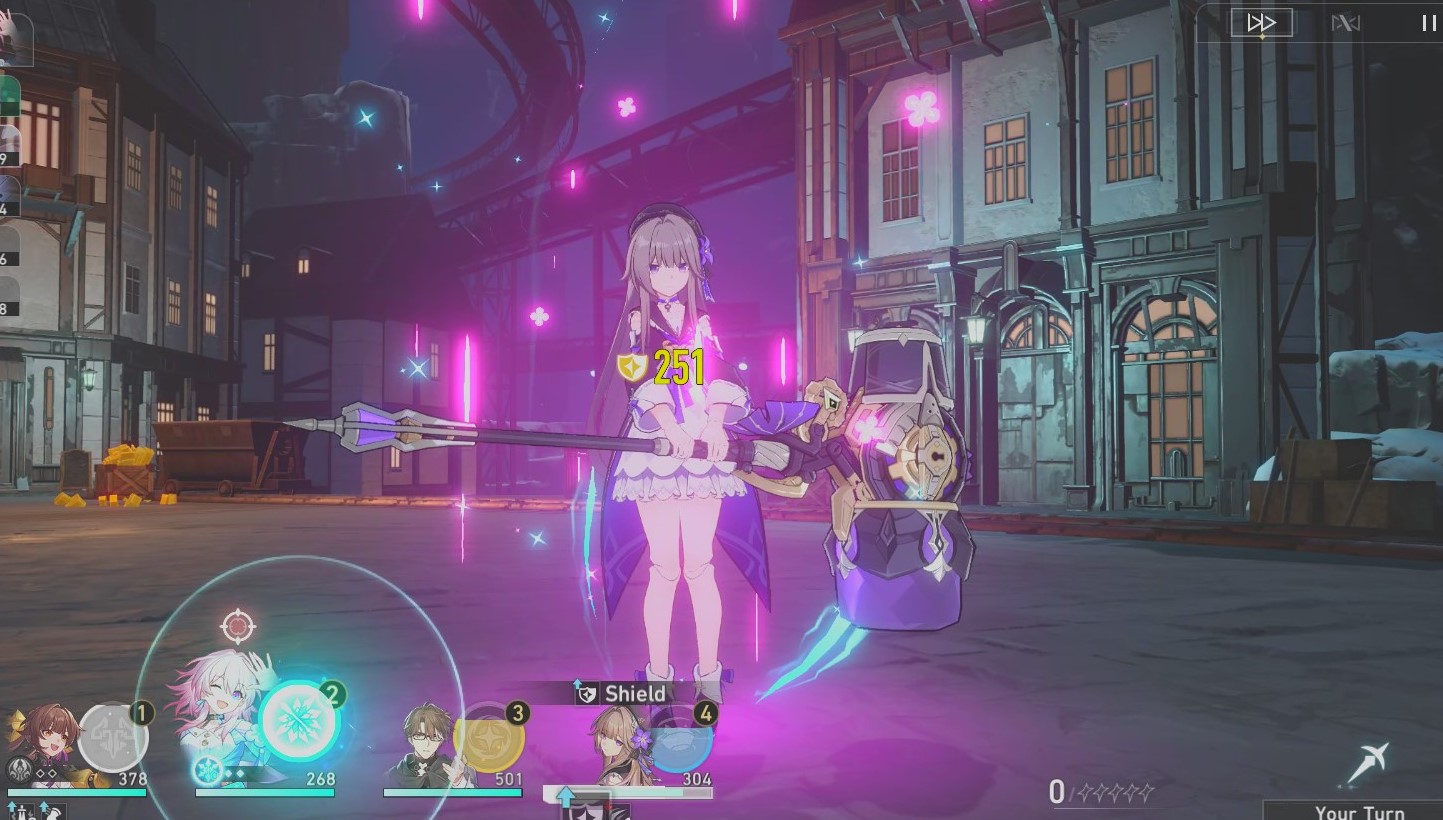Screen dimensions: 1443x820
Task: Toggle the double-speed battle mode
Action: 1262,22
